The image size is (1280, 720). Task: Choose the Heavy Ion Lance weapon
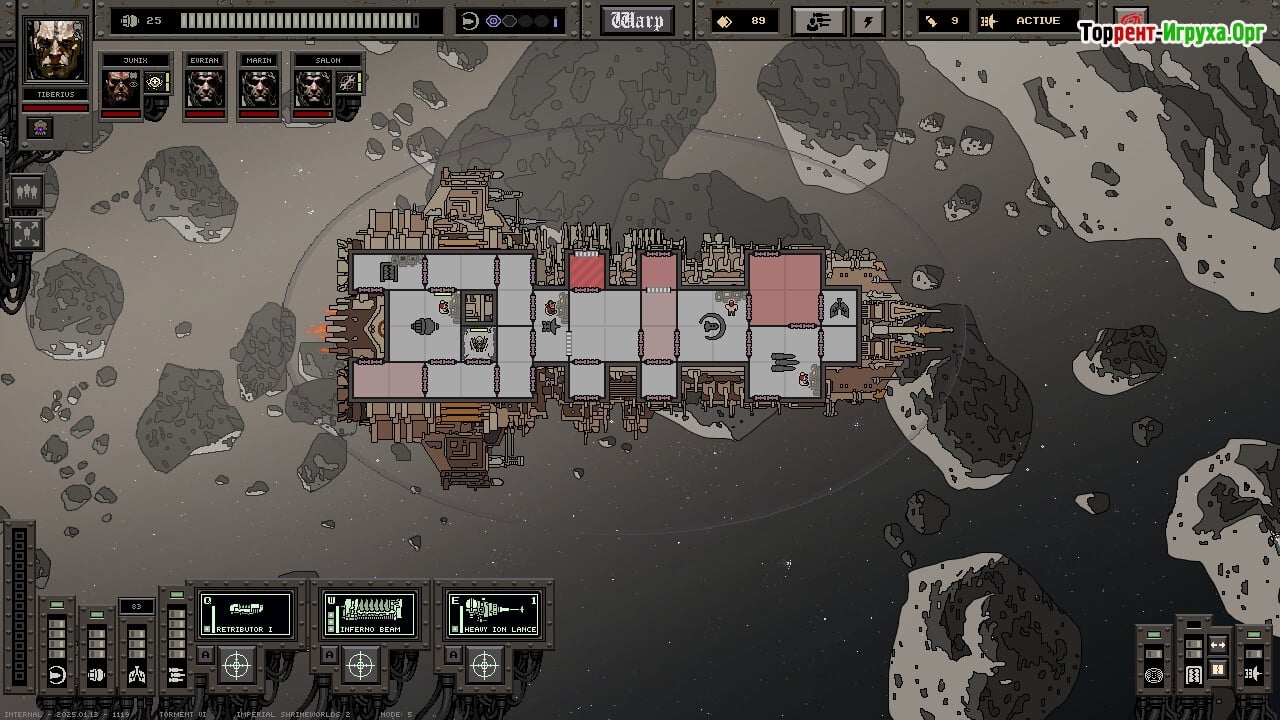coord(494,614)
